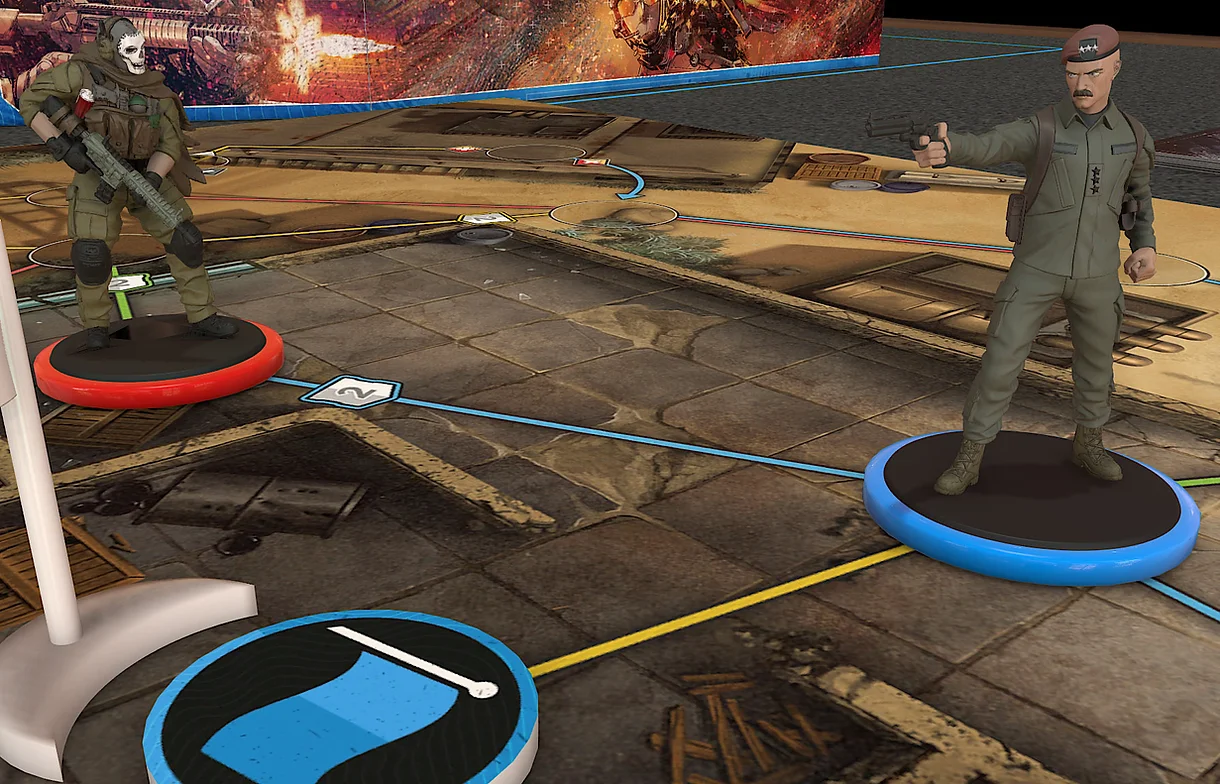Pick the blue flag objective token
The height and width of the screenshot is (784, 1220).
[340, 700]
